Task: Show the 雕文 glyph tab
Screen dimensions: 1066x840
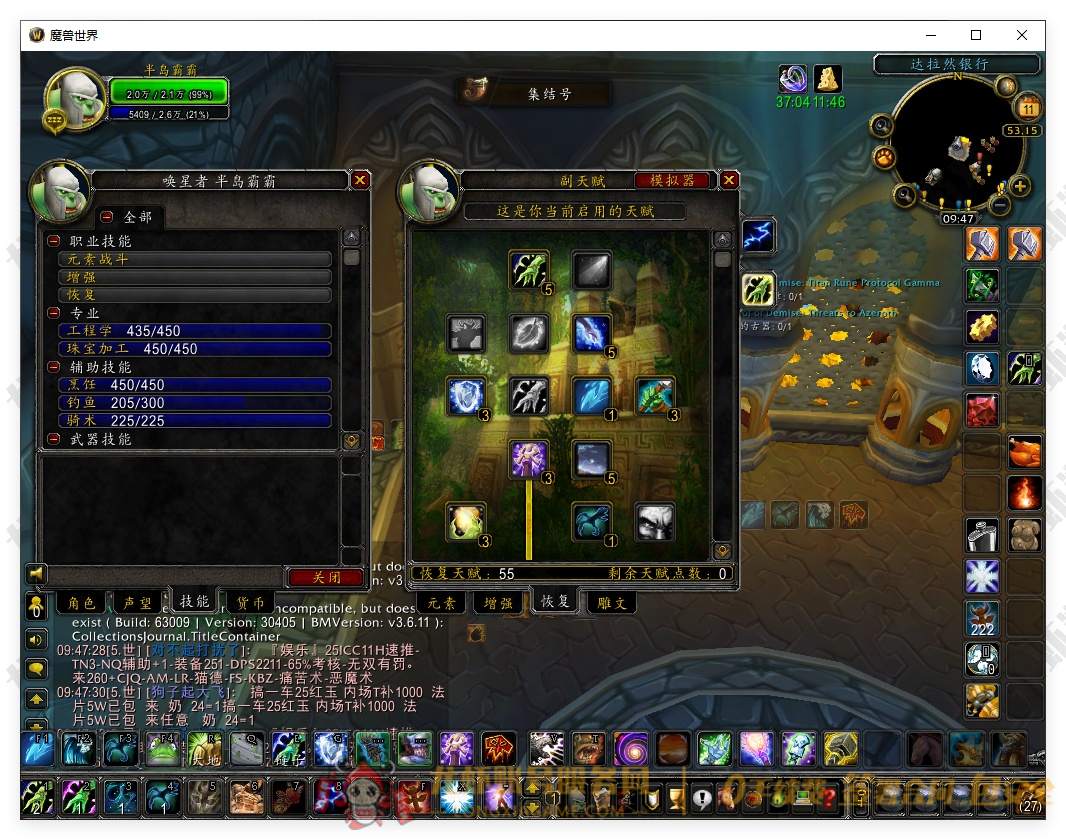Action: [611, 602]
